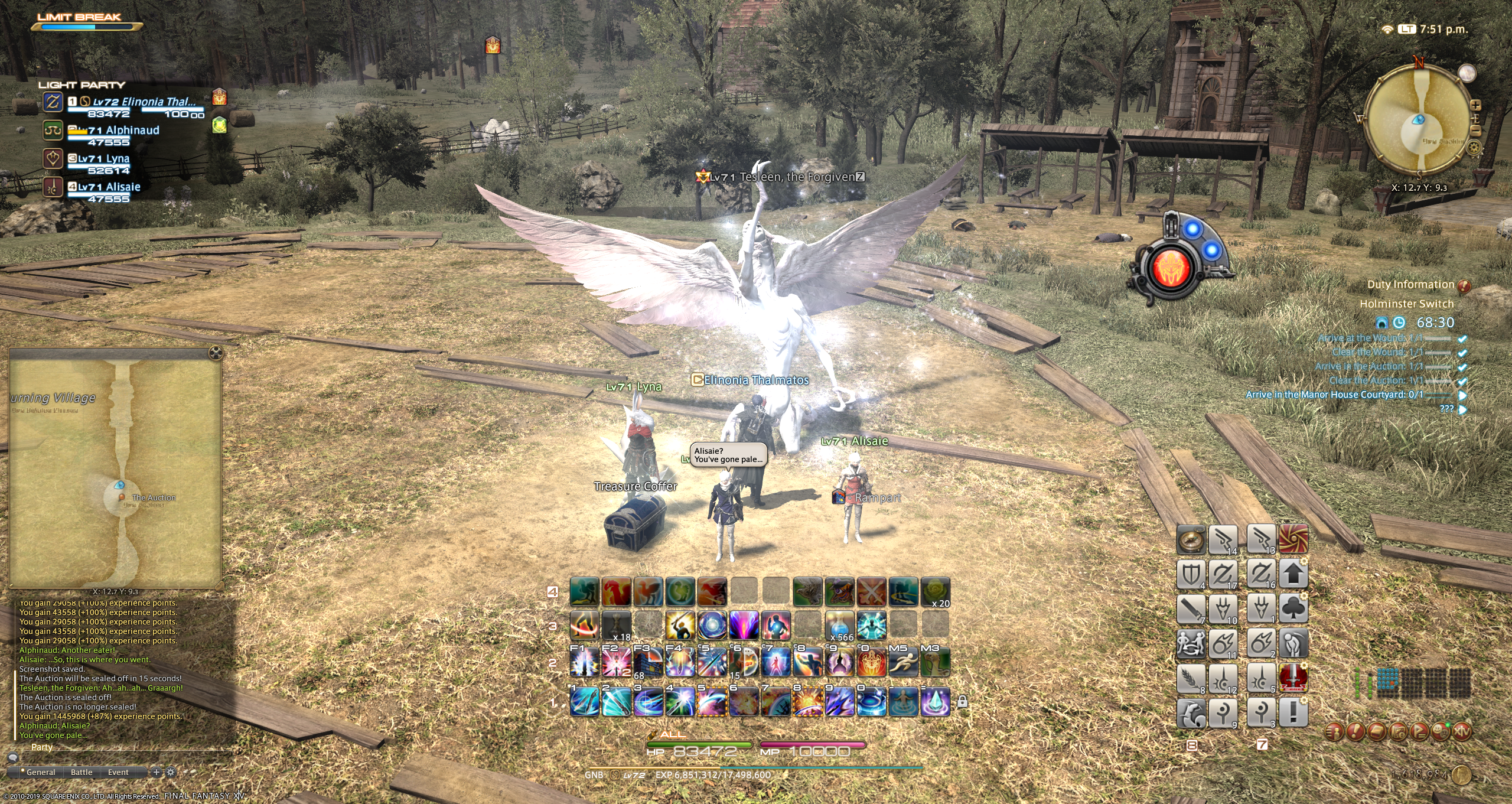The width and height of the screenshot is (1512, 804).
Task: Open the XIV system main menu button
Action: point(1462,731)
